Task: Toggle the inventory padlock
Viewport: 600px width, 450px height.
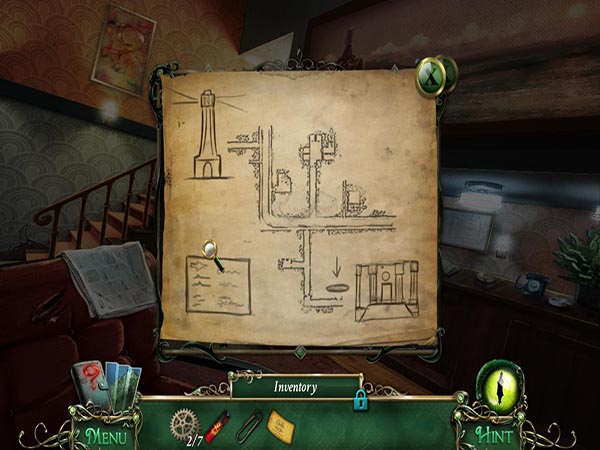Action: tap(359, 400)
